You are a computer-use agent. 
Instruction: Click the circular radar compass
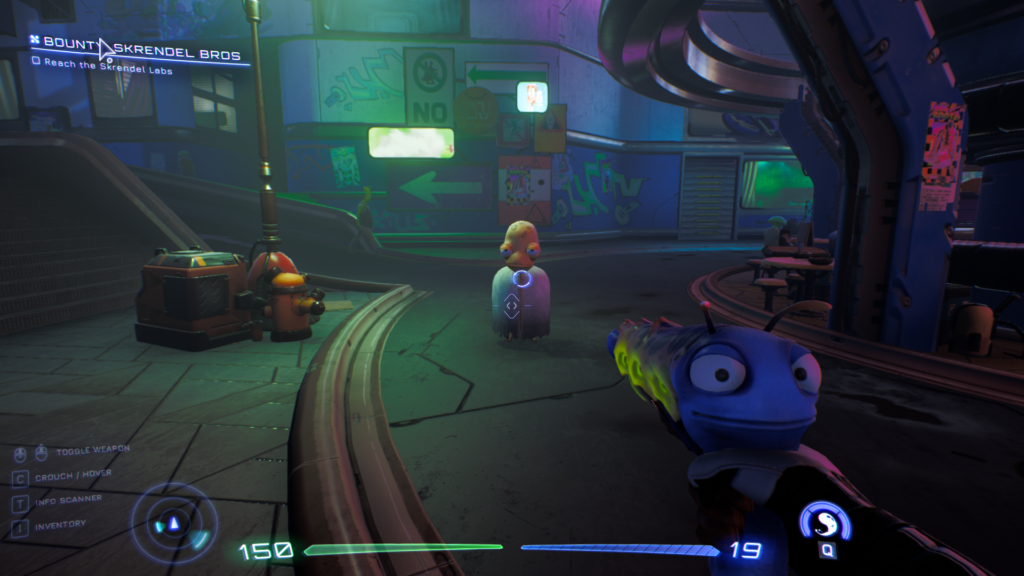click(174, 523)
